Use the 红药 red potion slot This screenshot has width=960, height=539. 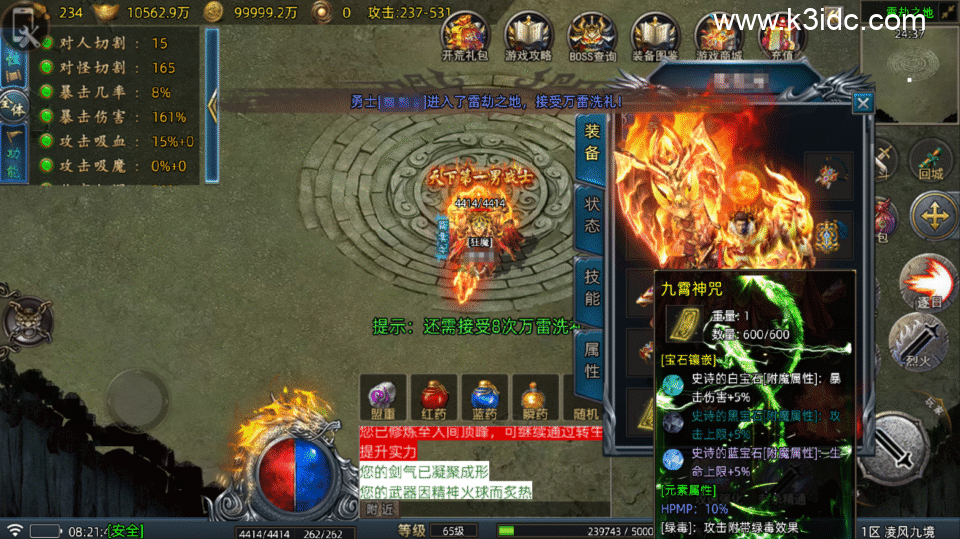pyautogui.click(x=433, y=399)
